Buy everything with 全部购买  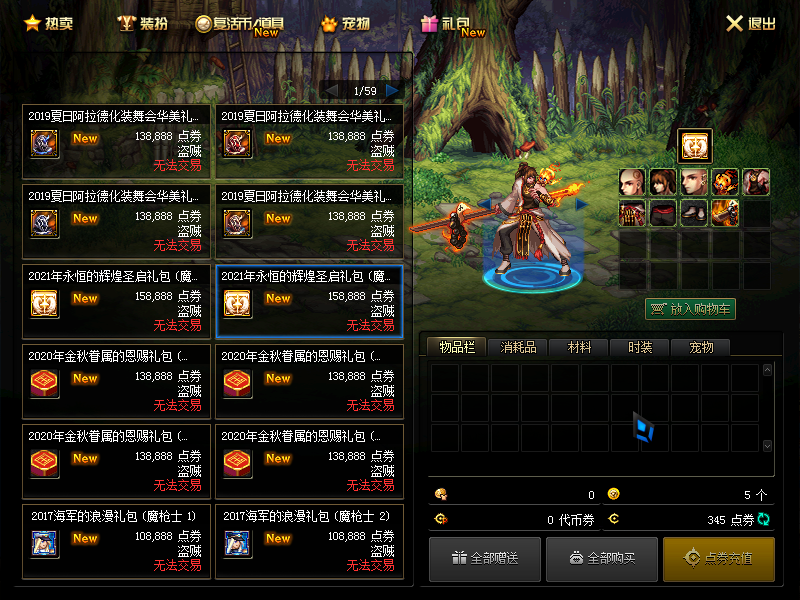(601, 558)
